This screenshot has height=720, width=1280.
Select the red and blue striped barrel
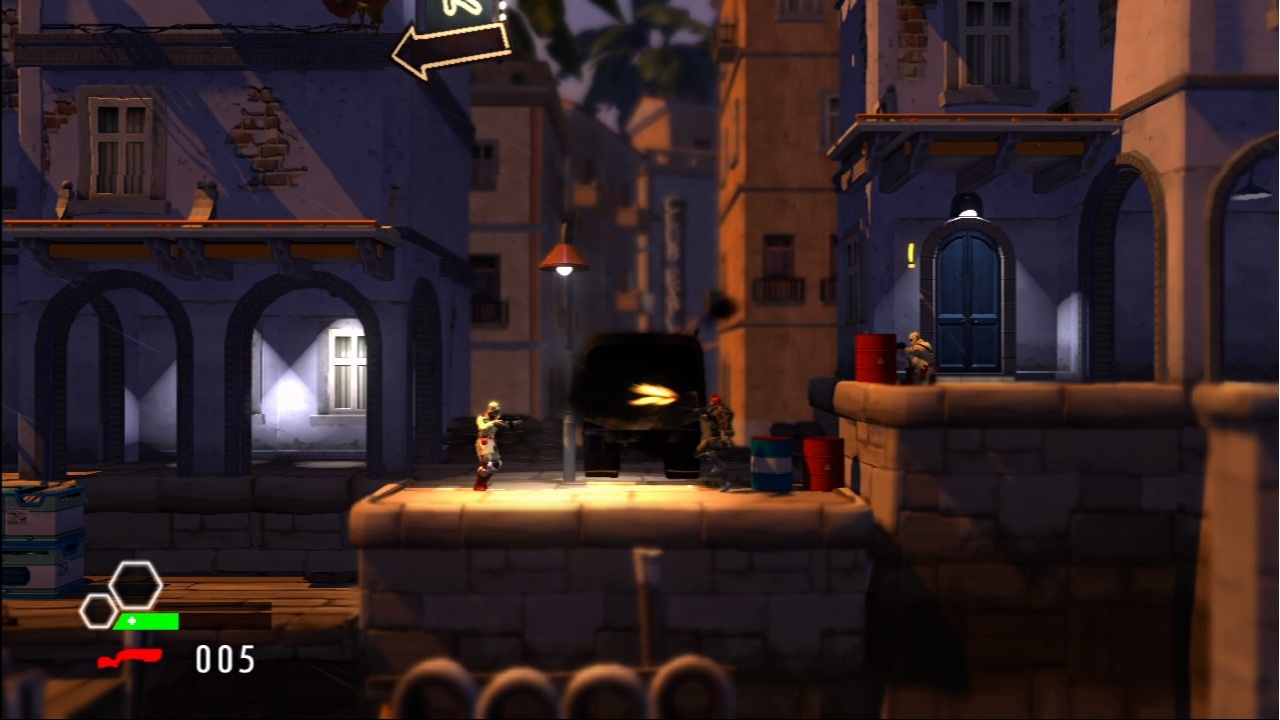click(770, 465)
